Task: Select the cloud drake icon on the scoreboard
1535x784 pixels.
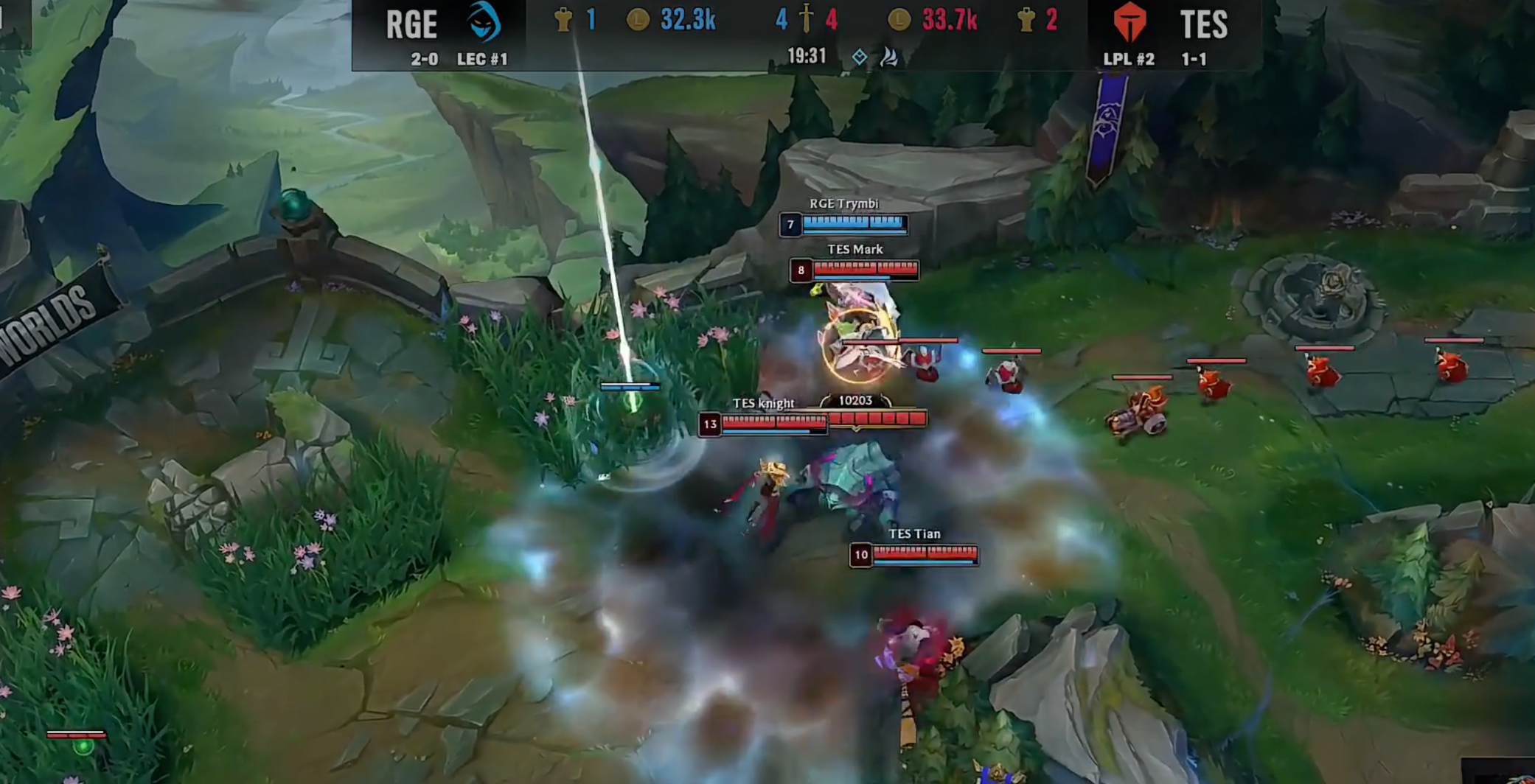Action: (x=889, y=57)
